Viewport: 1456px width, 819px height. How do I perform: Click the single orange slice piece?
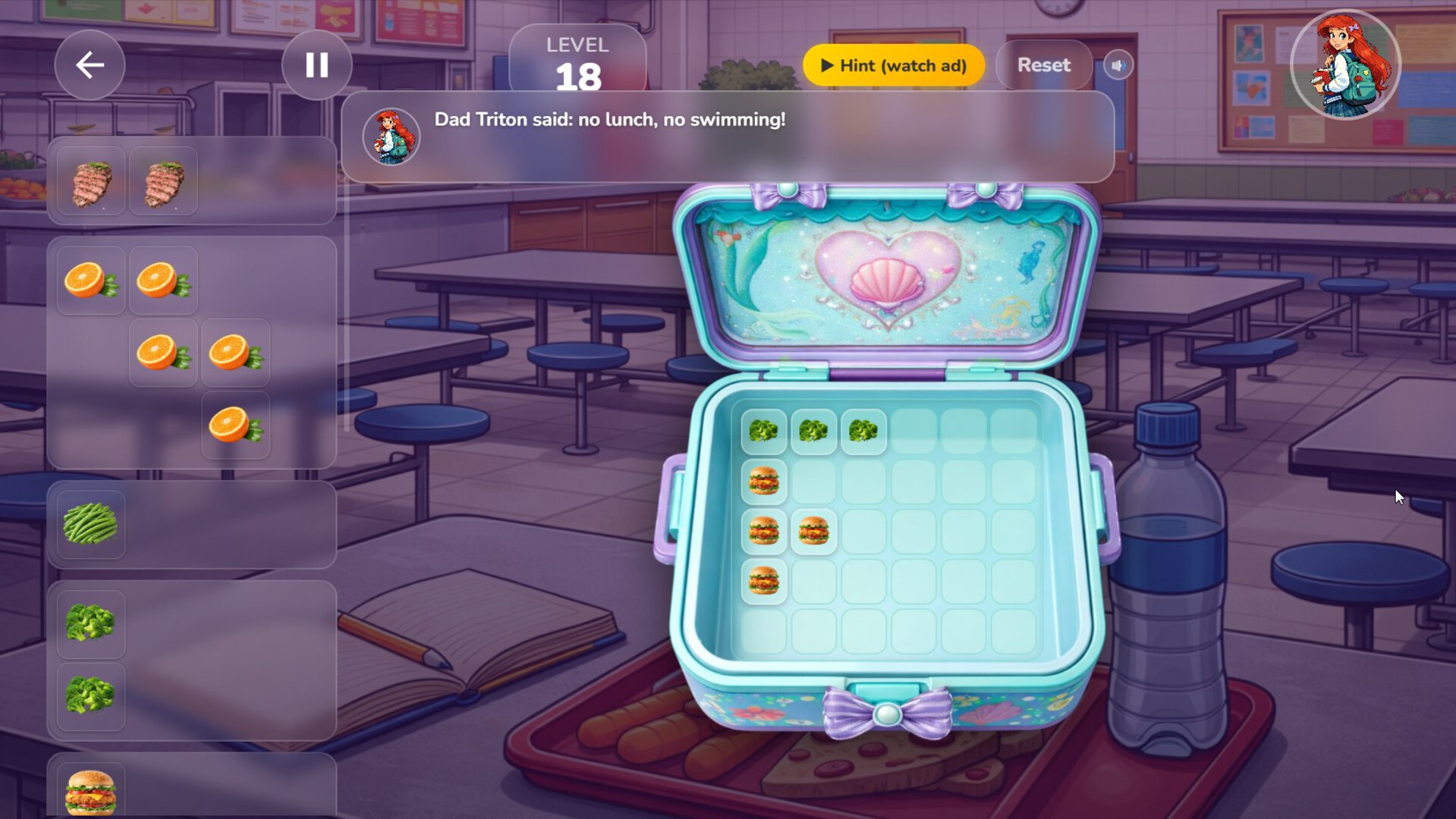click(x=235, y=425)
